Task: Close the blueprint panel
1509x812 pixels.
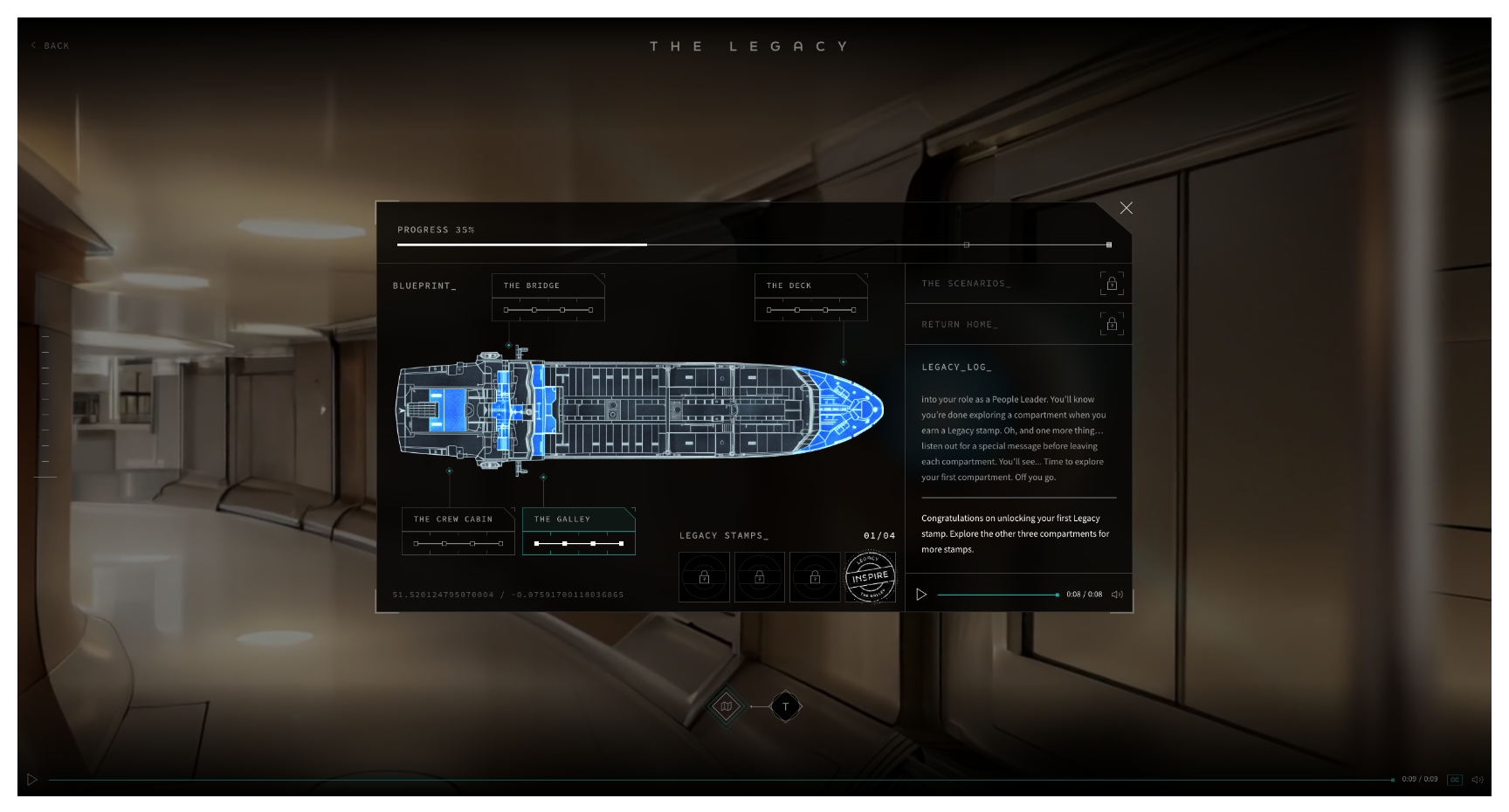Action: 1127,208
